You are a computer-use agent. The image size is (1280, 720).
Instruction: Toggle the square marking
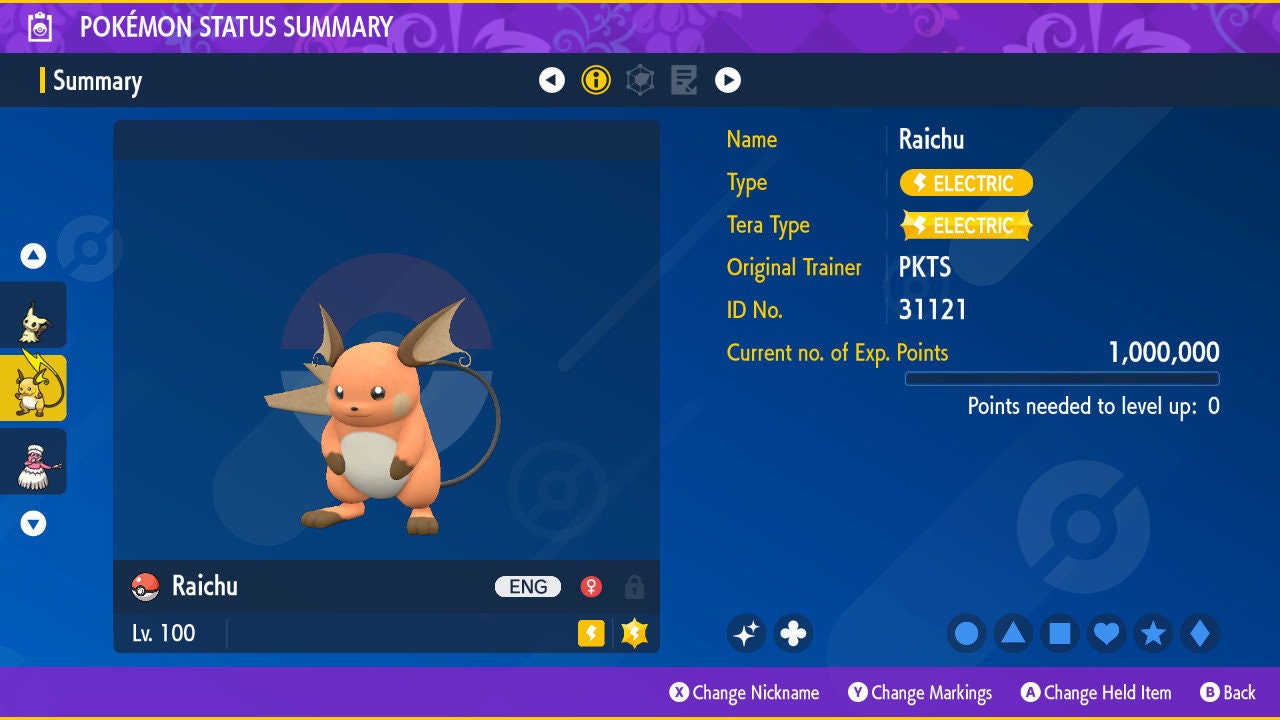pyautogui.click(x=1060, y=633)
